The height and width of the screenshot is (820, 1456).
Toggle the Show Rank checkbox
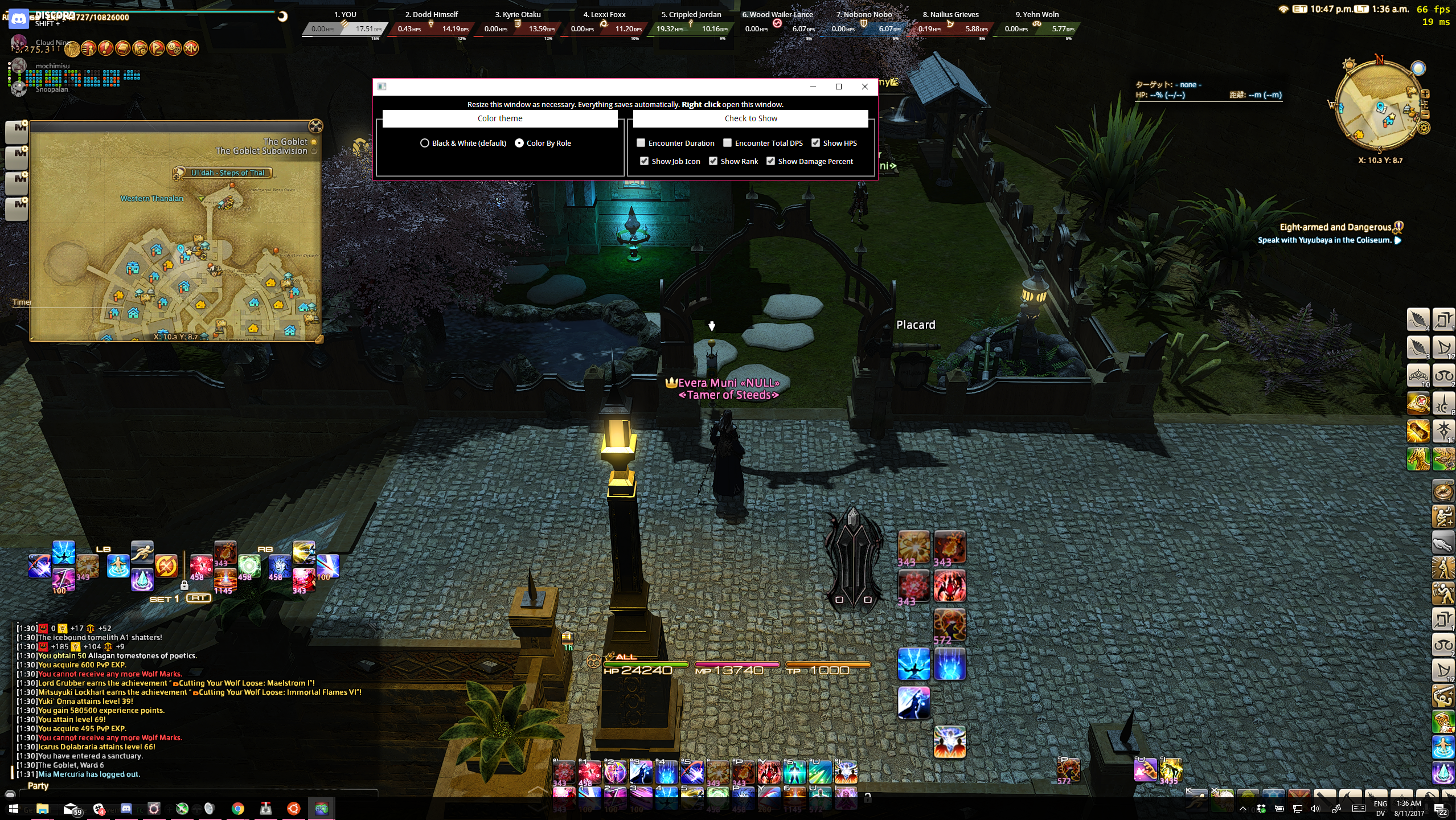pos(713,161)
